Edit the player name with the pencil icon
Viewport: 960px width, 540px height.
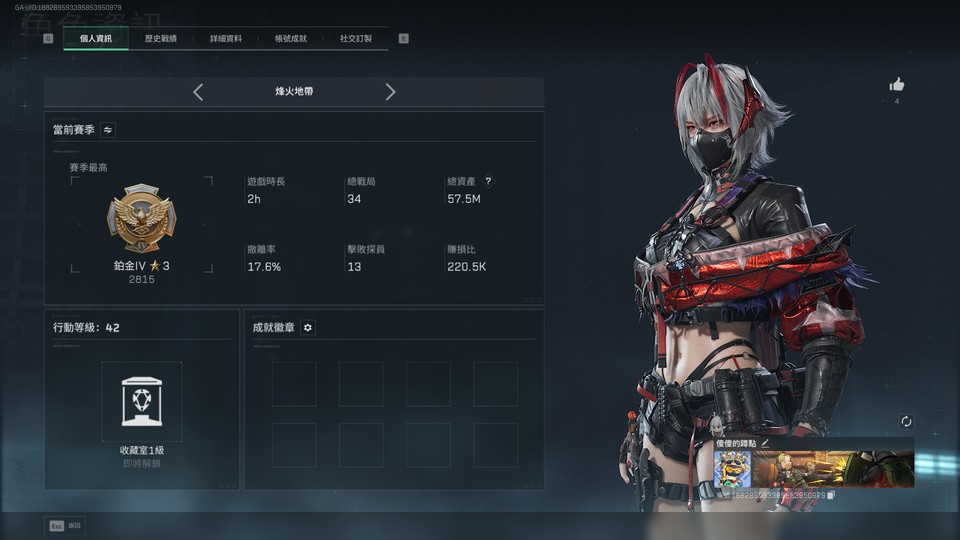coord(766,442)
